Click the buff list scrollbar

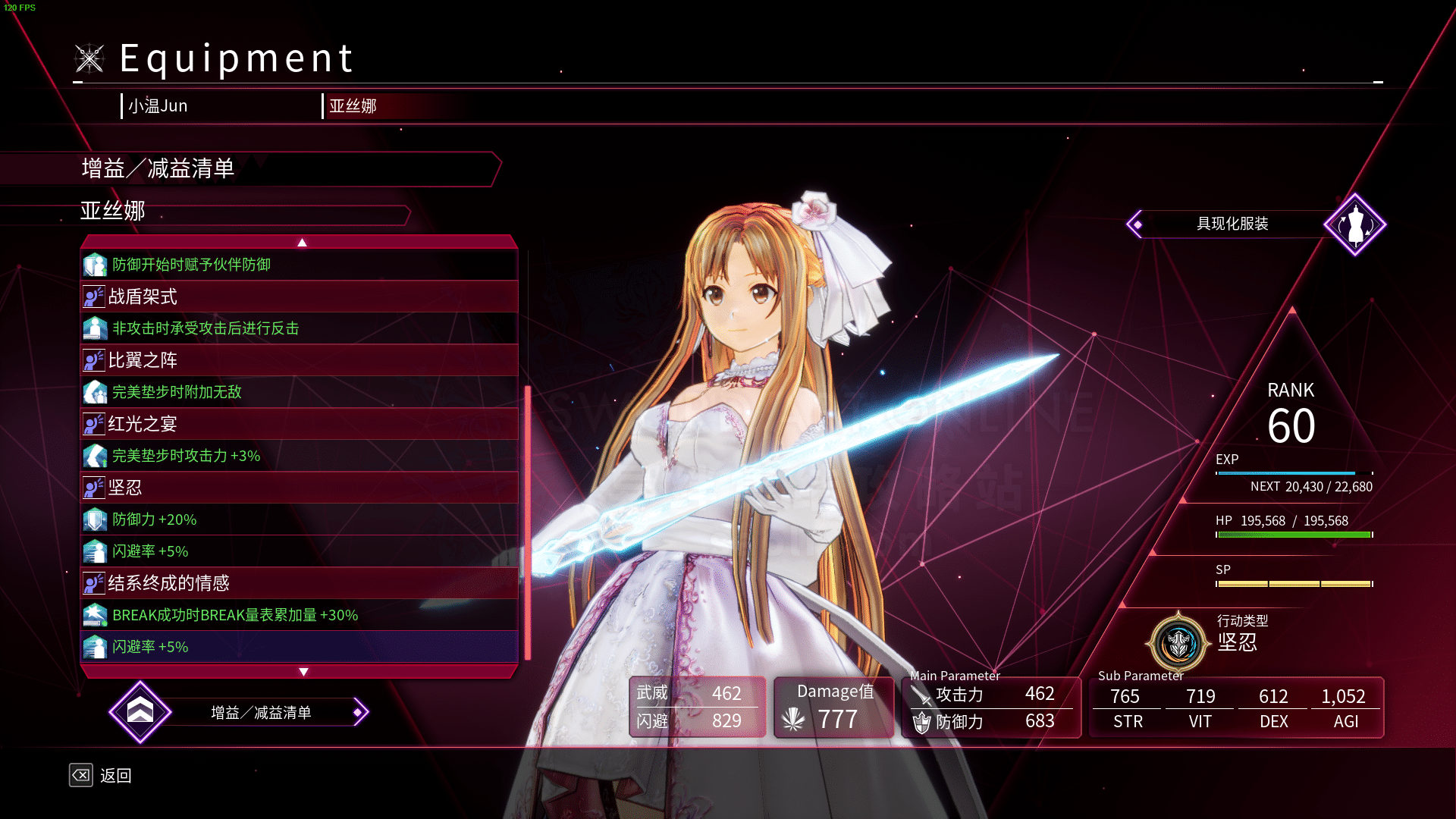click(x=528, y=522)
